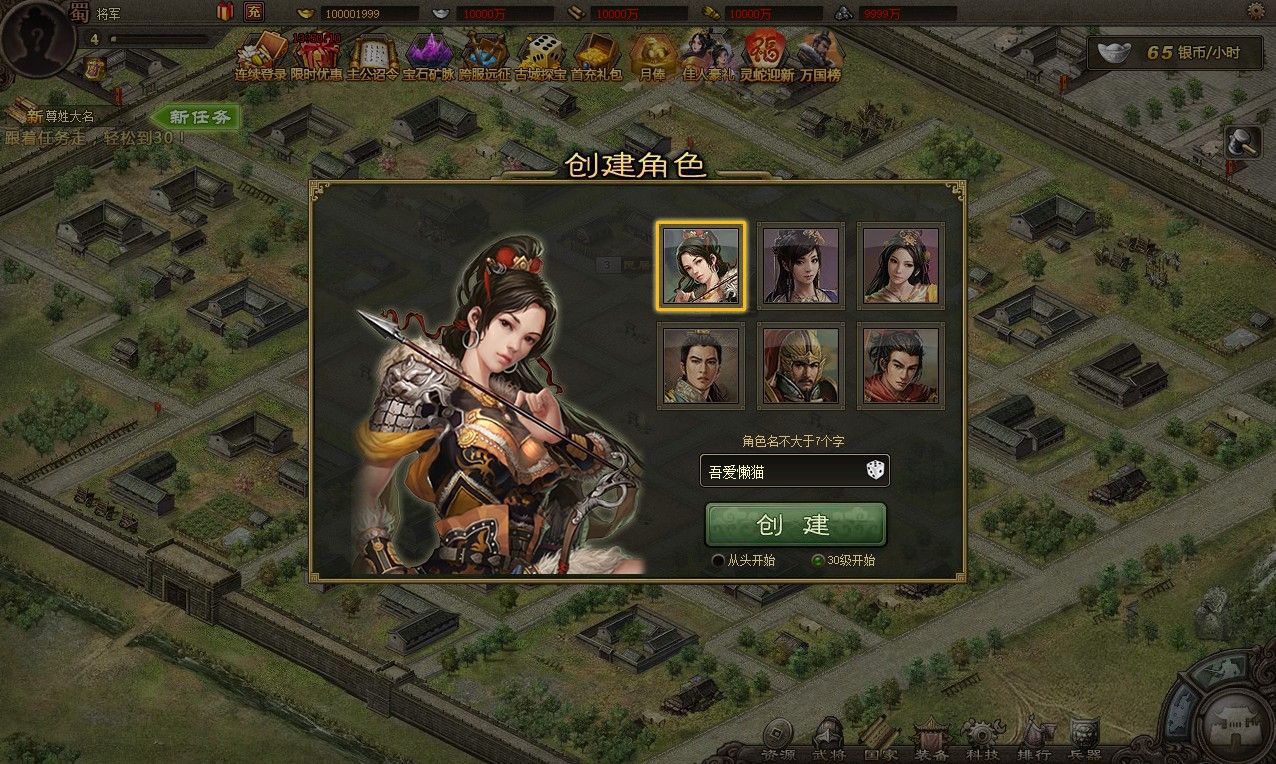Screen dimensions: 1276x764
Task: Pick the bearded helmeted general portrait
Action: (x=800, y=365)
